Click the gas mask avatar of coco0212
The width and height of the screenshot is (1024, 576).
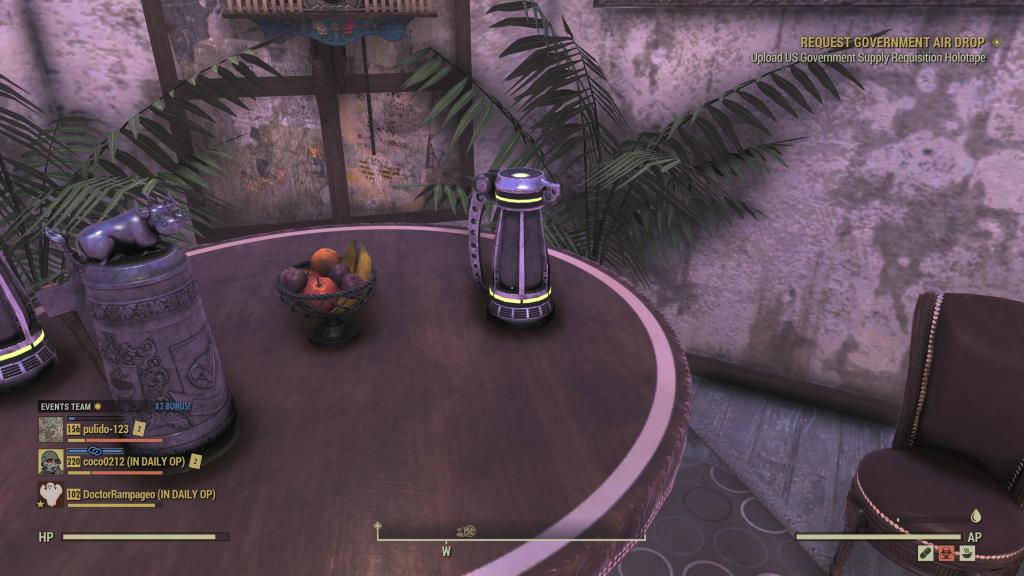[51, 462]
